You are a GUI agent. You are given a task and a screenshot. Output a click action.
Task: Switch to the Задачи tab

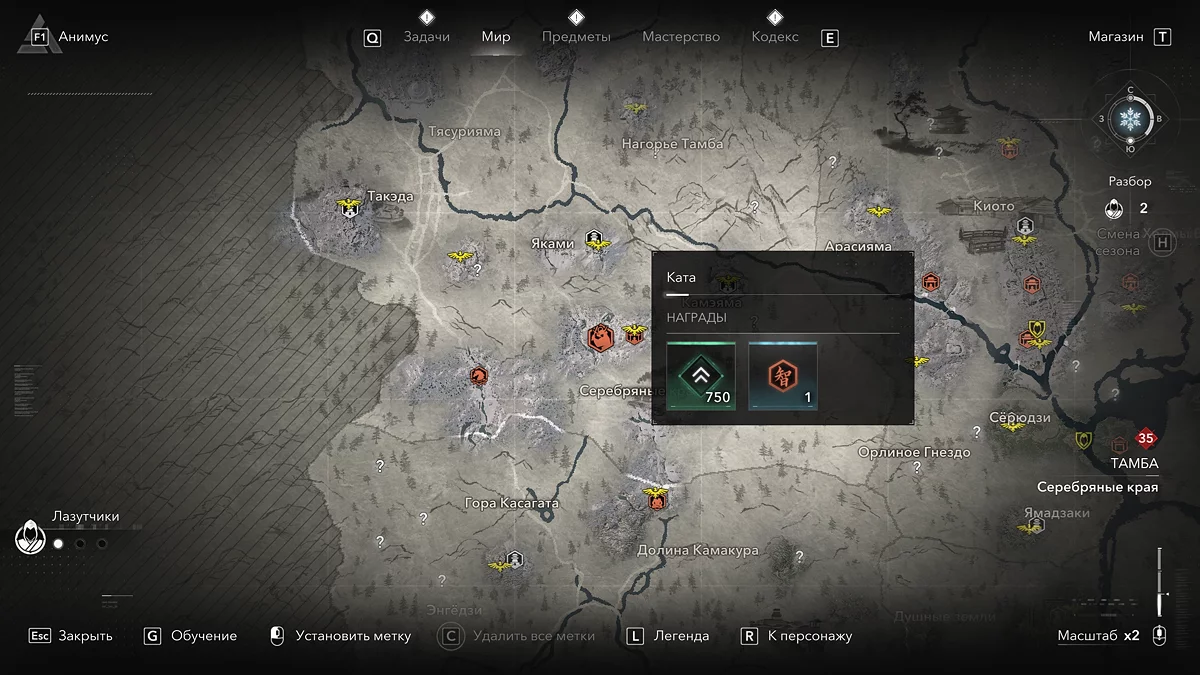[426, 37]
